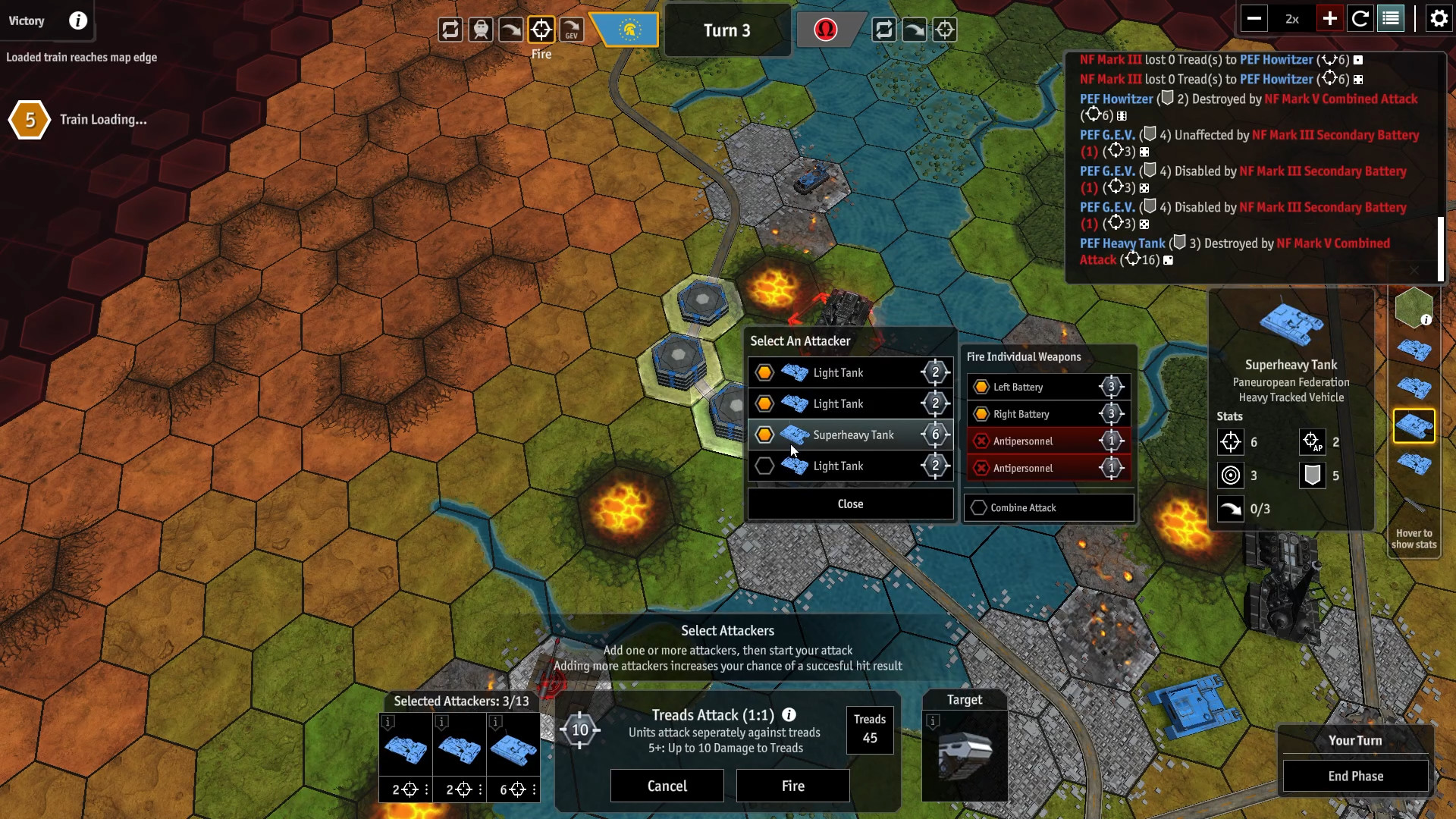Click the Paneuropean Federation faction banner
This screenshot has height=819, width=1456.
click(626, 30)
